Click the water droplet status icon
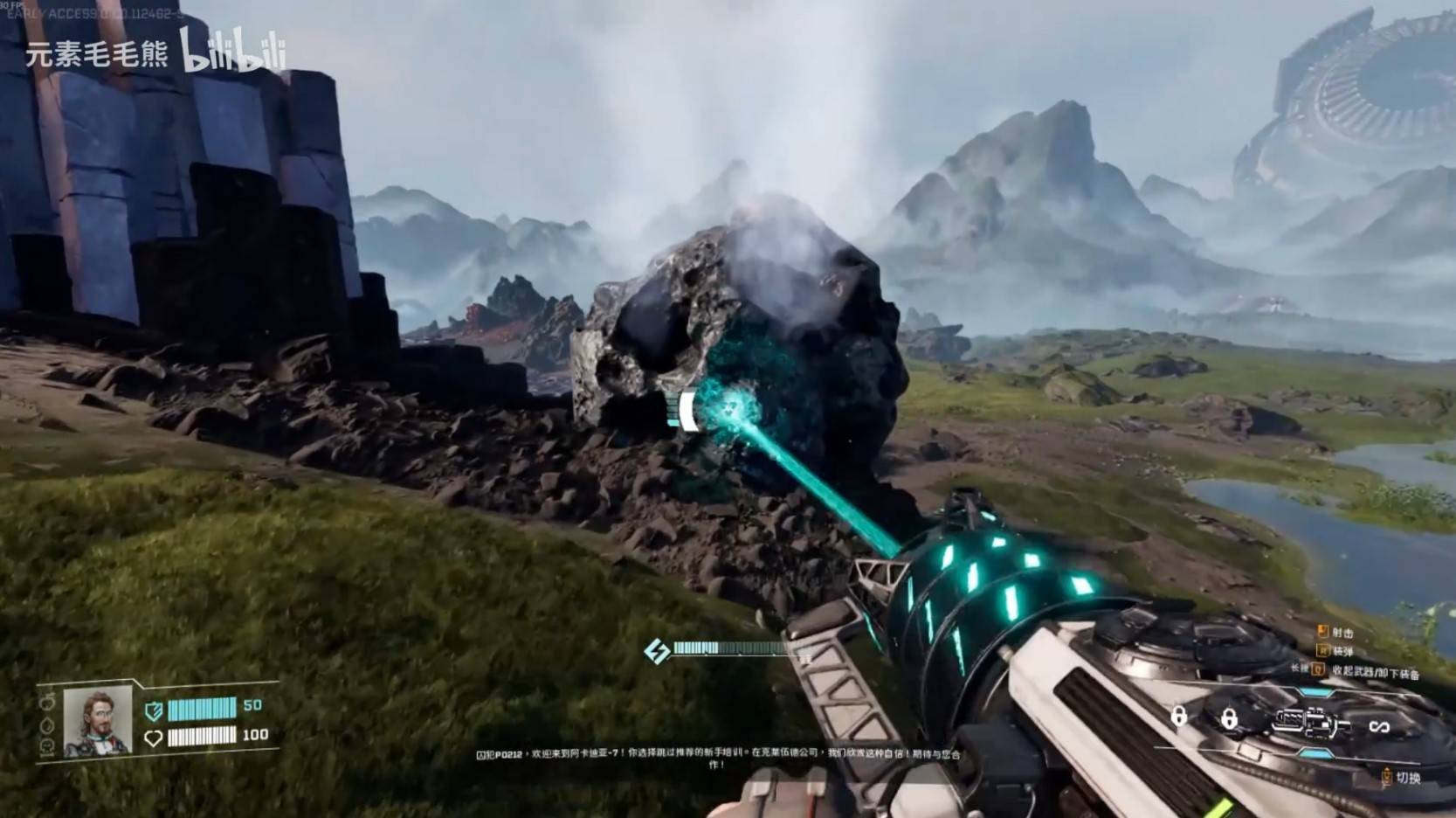This screenshot has width=1456, height=818. 47,724
